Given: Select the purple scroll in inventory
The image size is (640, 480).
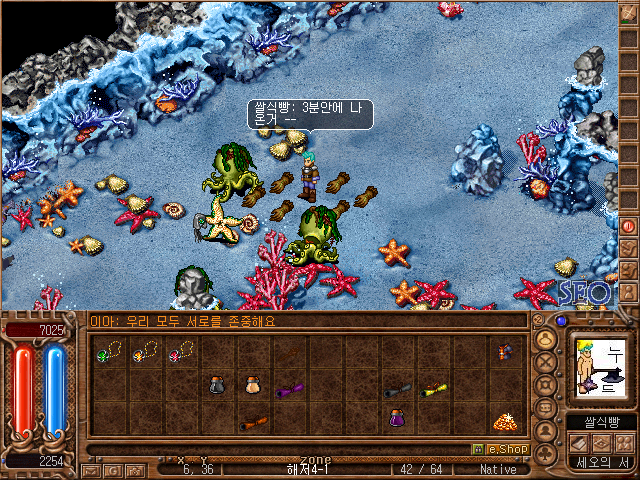Looking at the screenshot, I should (x=289, y=389).
